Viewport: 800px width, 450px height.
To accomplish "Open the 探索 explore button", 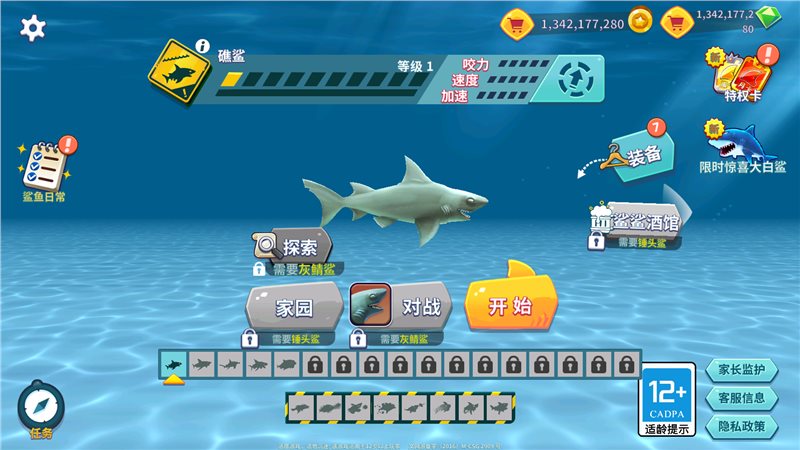I will pyautogui.click(x=293, y=245).
